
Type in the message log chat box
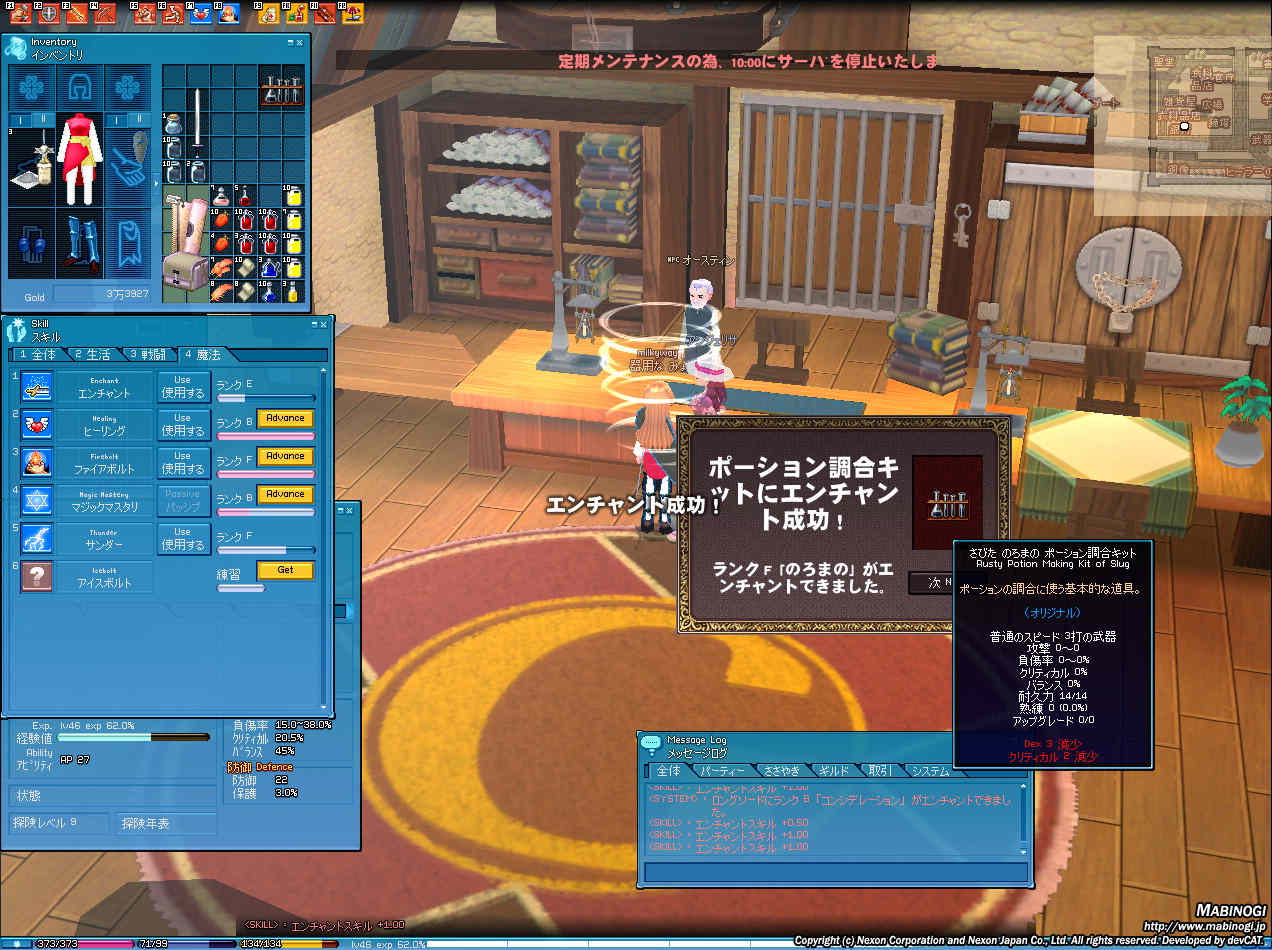835,872
